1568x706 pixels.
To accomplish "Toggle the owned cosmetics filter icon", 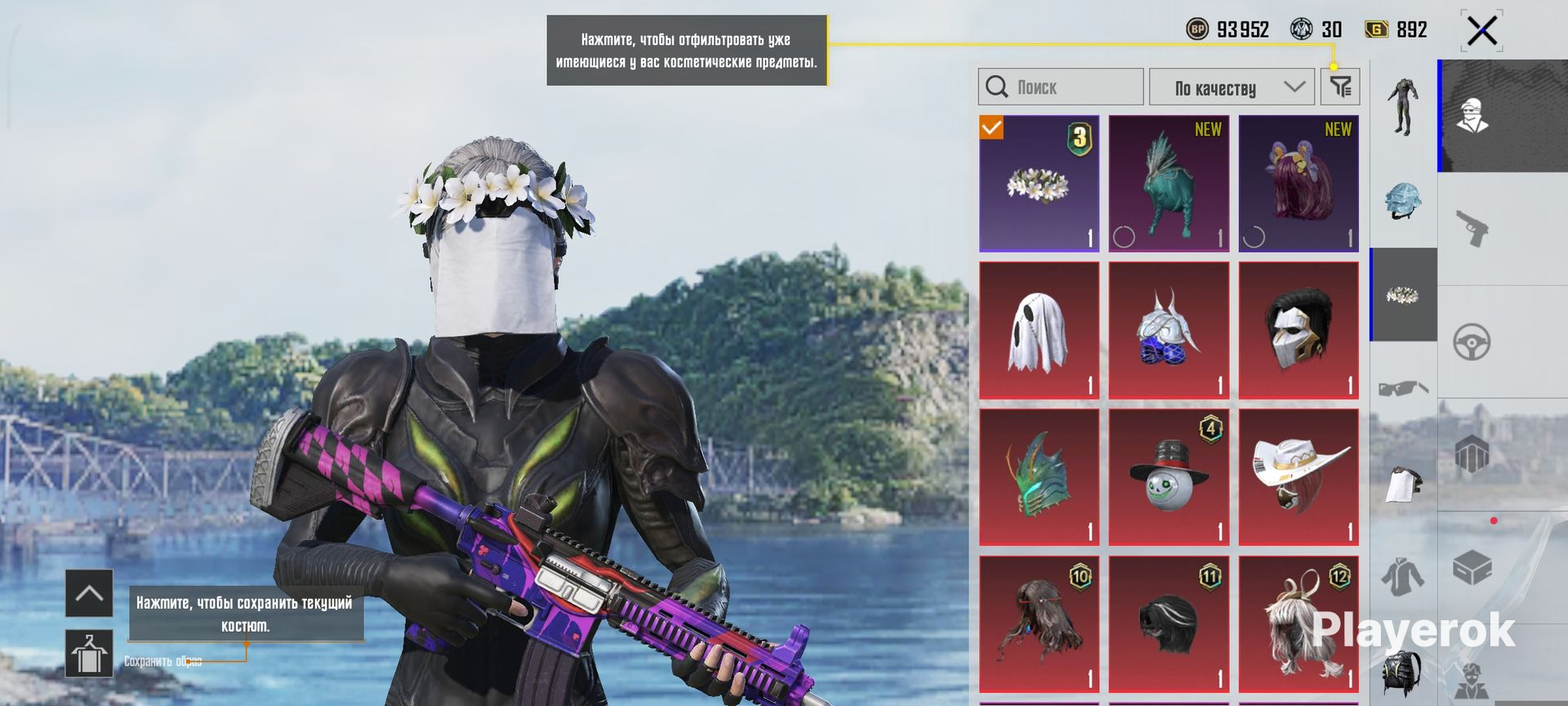I will tap(1340, 87).
